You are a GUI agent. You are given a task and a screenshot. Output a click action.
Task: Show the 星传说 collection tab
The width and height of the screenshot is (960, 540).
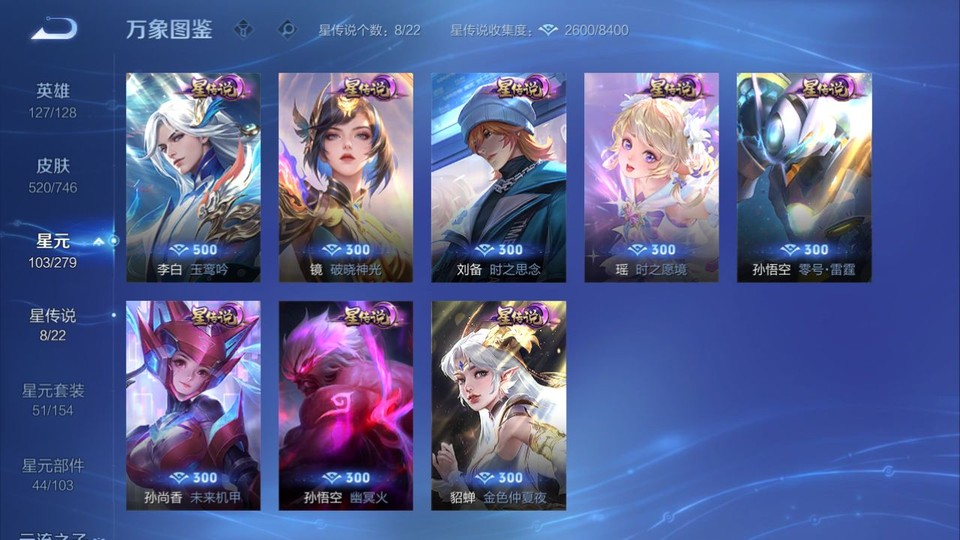tap(53, 324)
